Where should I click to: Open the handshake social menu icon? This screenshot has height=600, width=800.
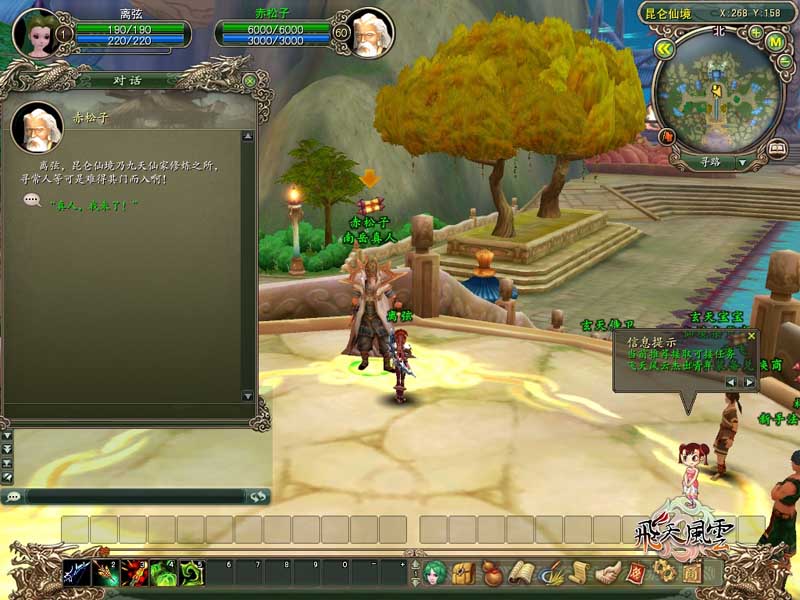[607, 573]
